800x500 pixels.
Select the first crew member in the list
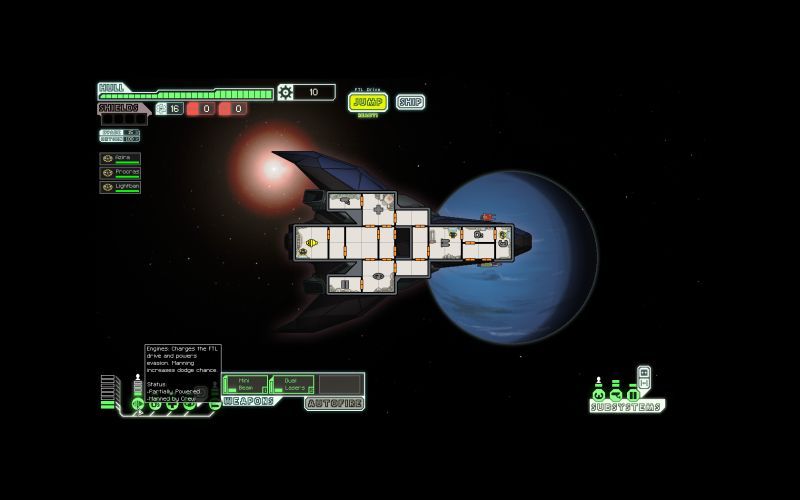[x=120, y=158]
